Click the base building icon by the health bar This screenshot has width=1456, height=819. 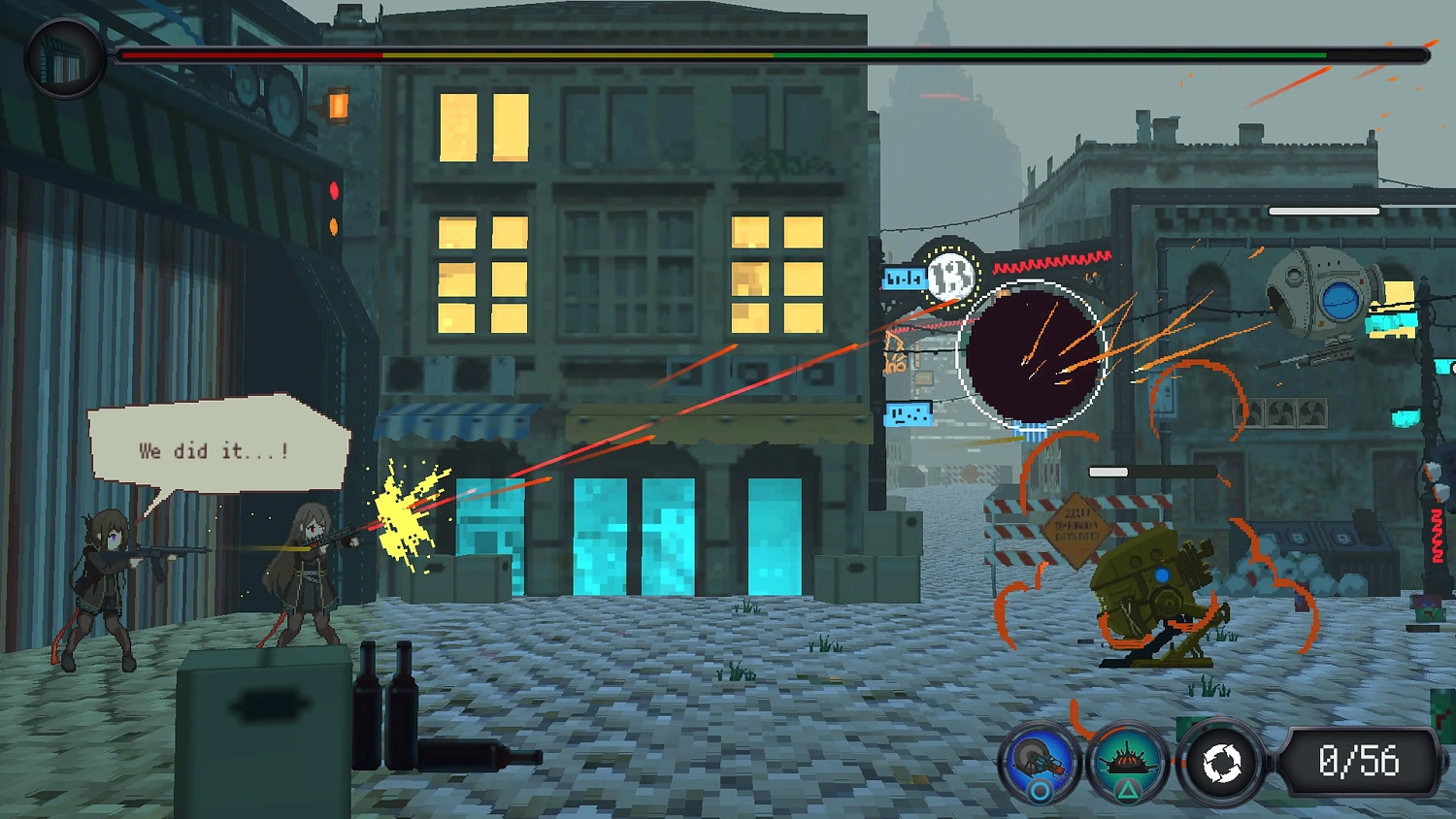(x=65, y=58)
